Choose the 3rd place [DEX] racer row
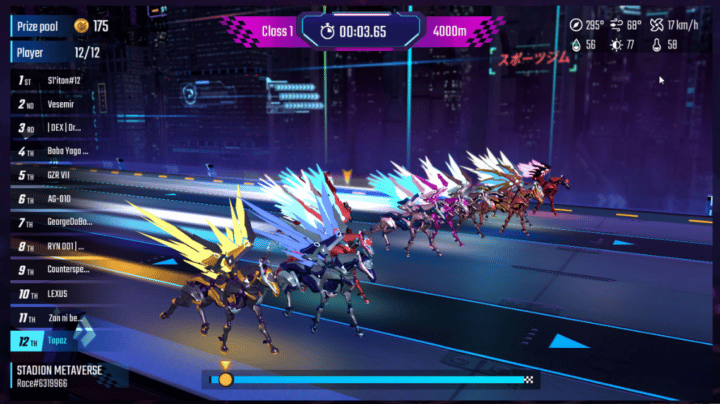The image size is (720, 404). pyautogui.click(x=62, y=127)
